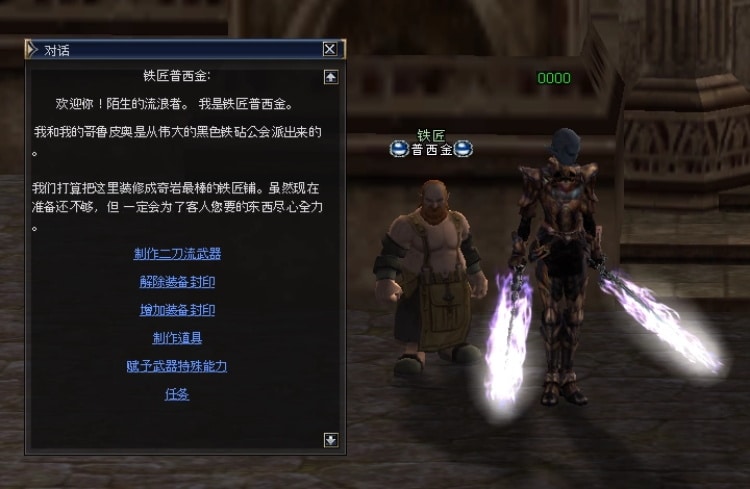The height and width of the screenshot is (489, 750).
Task: Select 解除装备封印 dialogue choice
Action: (x=177, y=282)
